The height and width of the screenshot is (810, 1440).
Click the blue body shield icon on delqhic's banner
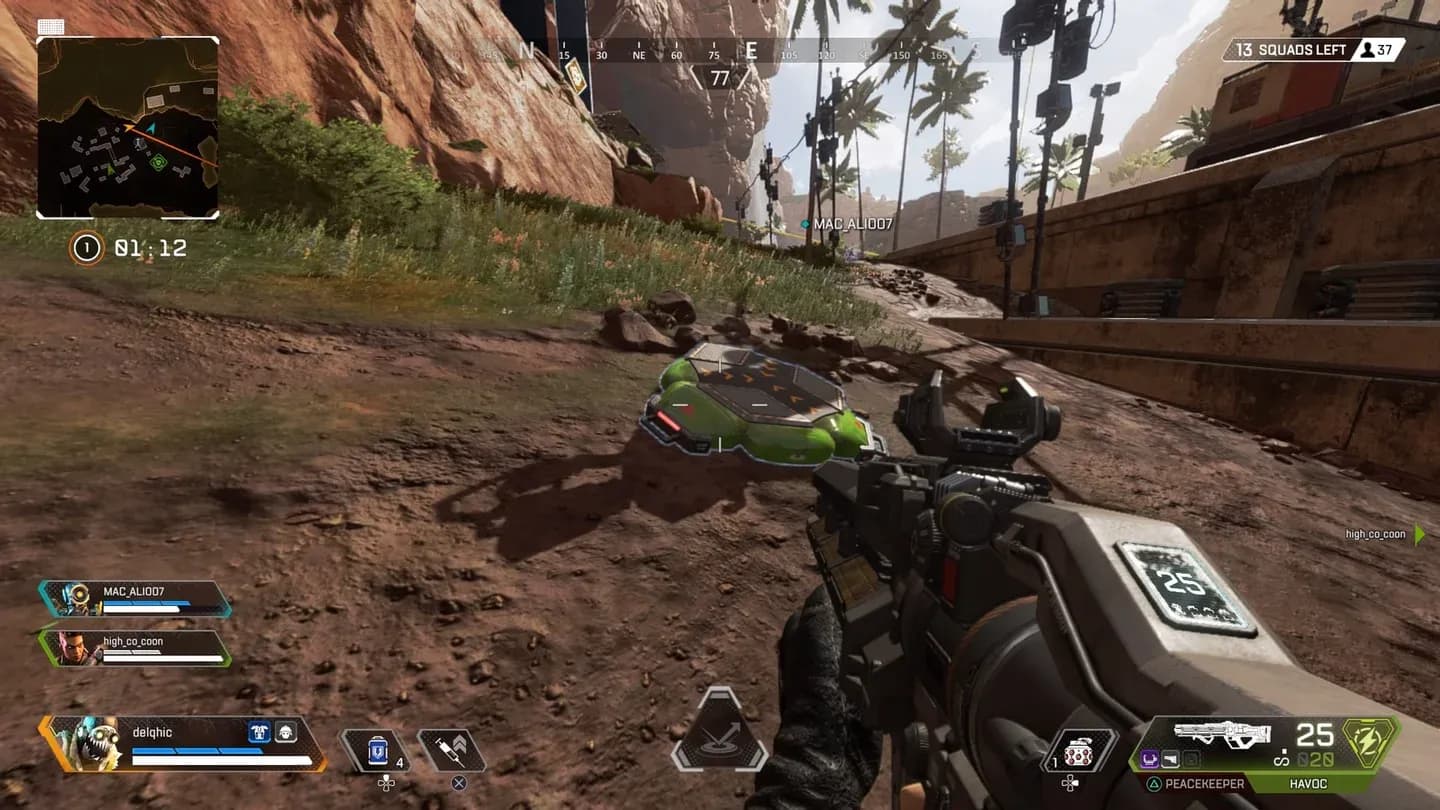pos(259,731)
